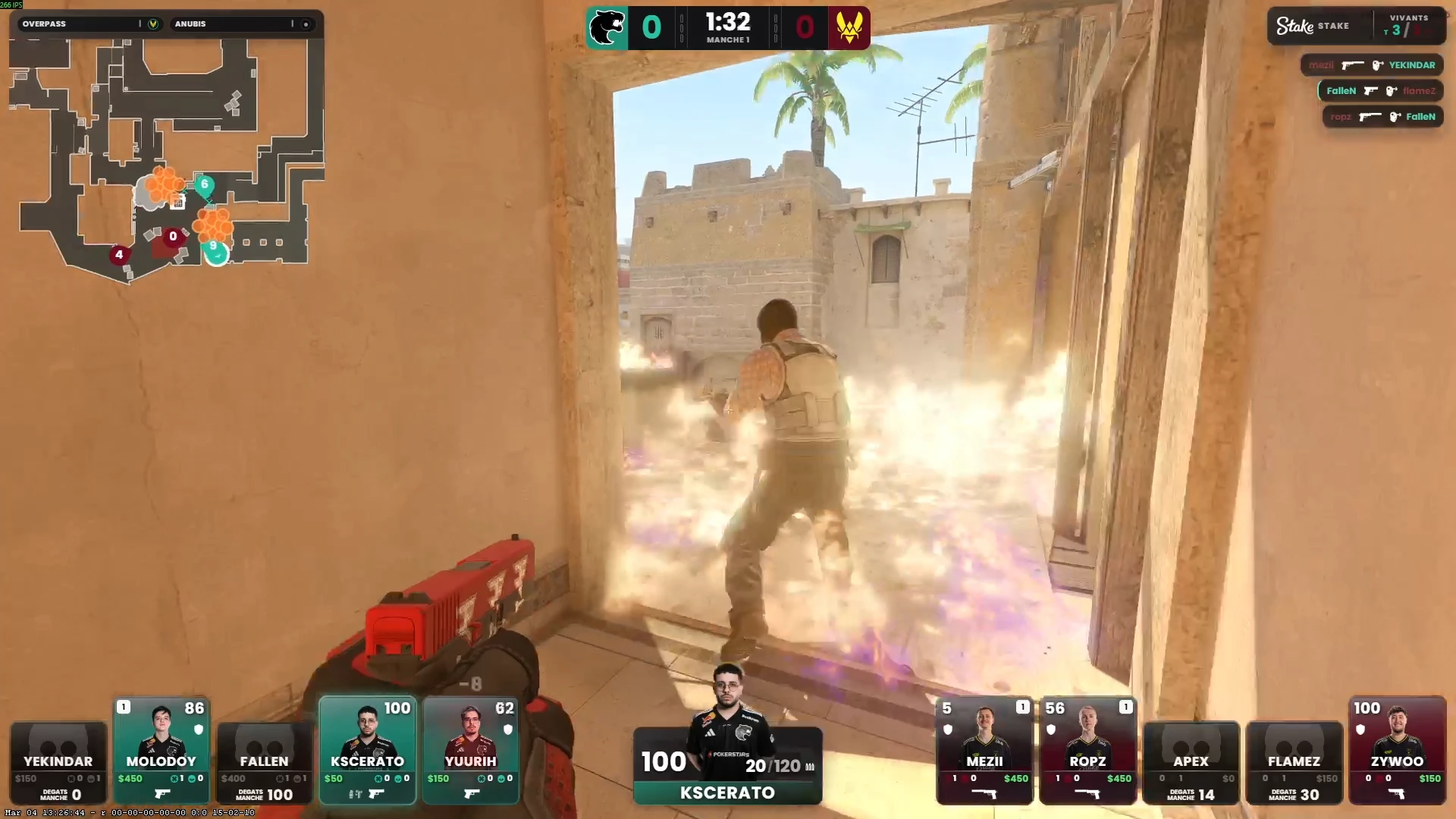Image resolution: width=1456 pixels, height=819 pixels.
Task: Click the Vitality emblem on the Overpass map tab
Action: coord(154,24)
